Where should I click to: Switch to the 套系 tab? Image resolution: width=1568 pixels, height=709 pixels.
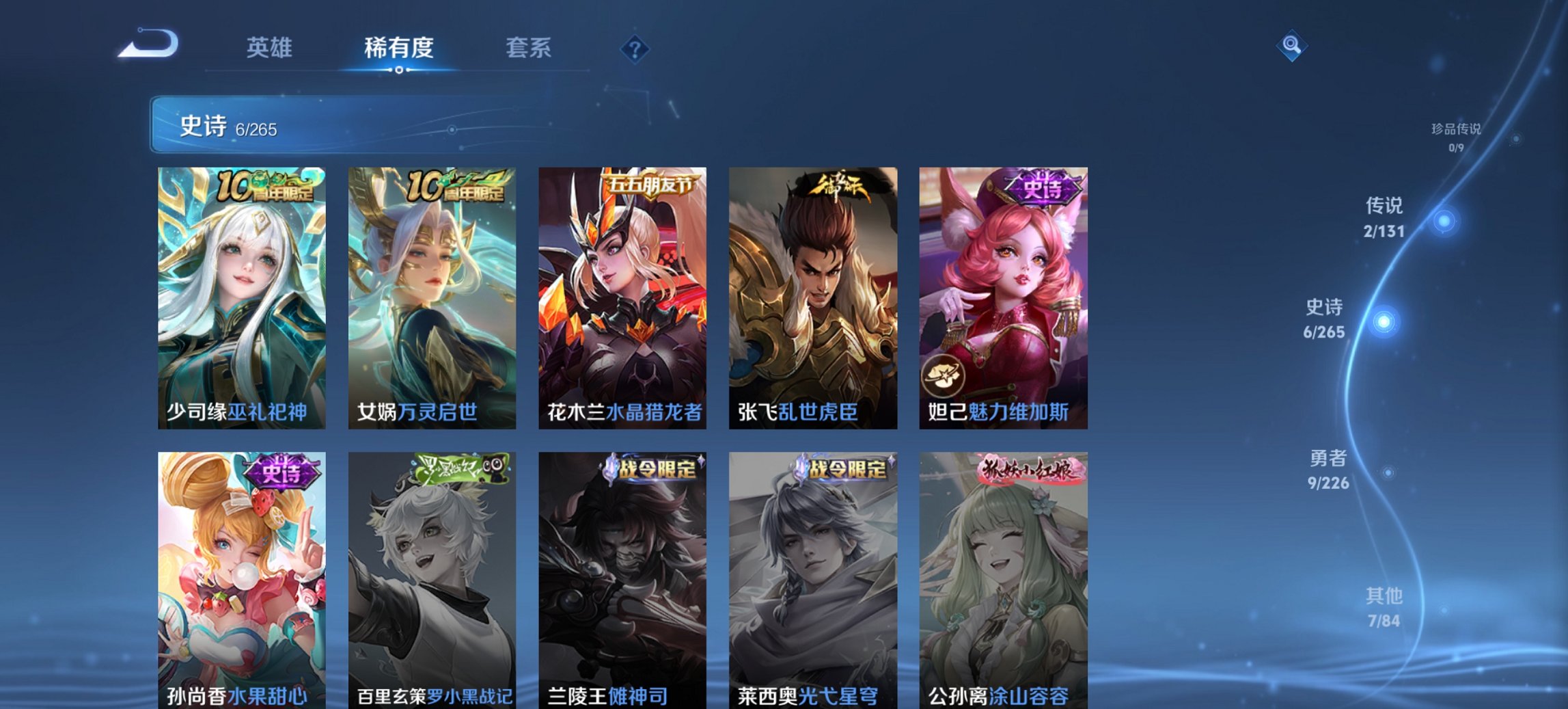tap(529, 48)
